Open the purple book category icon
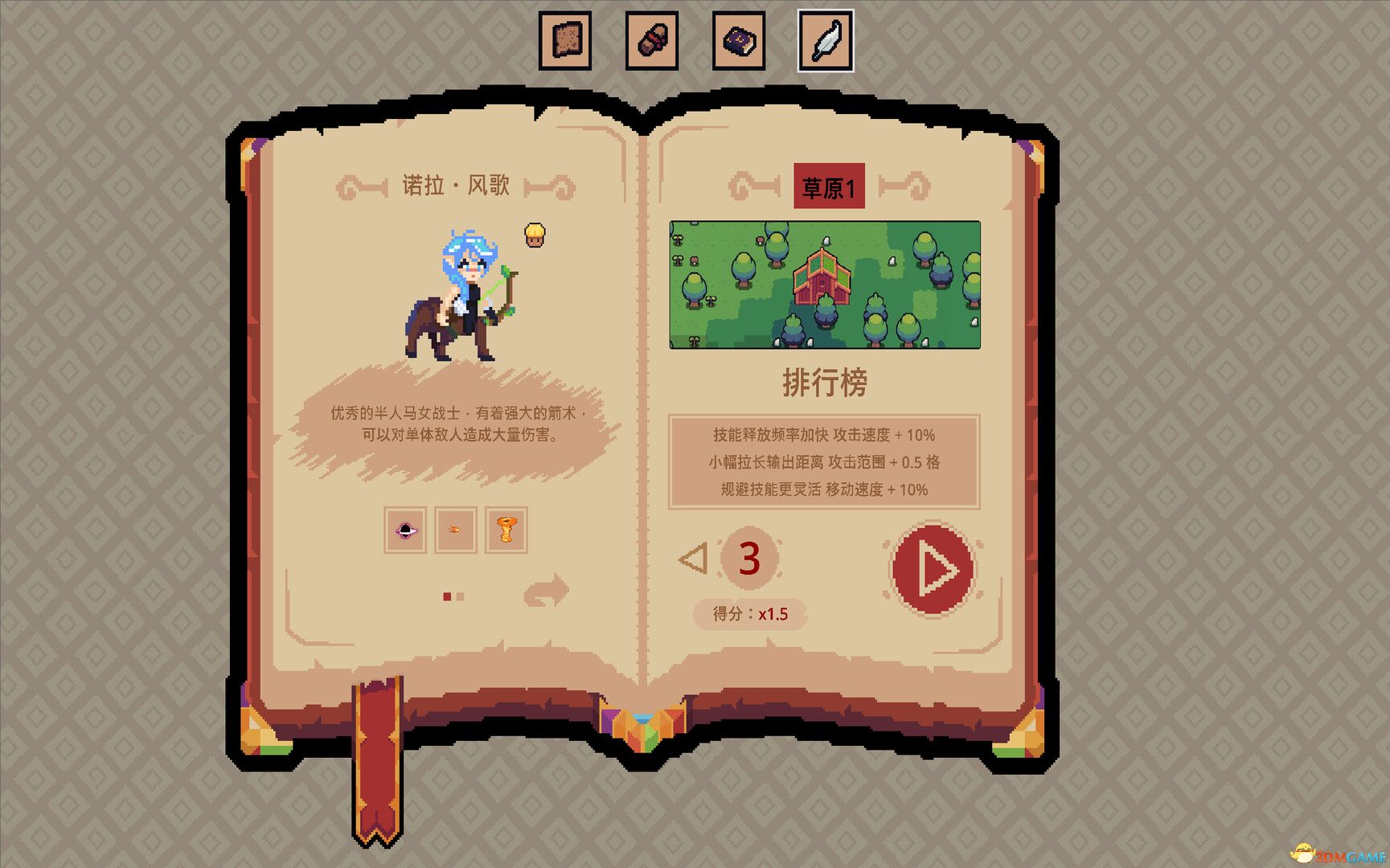The width and height of the screenshot is (1390, 868). (x=739, y=39)
